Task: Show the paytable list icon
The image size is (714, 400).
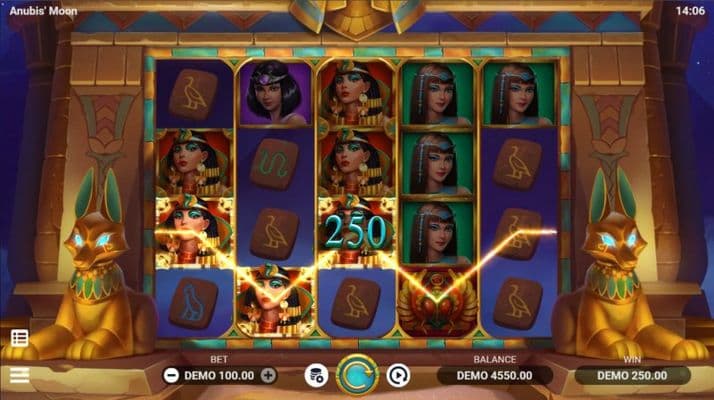Action: (x=19, y=338)
